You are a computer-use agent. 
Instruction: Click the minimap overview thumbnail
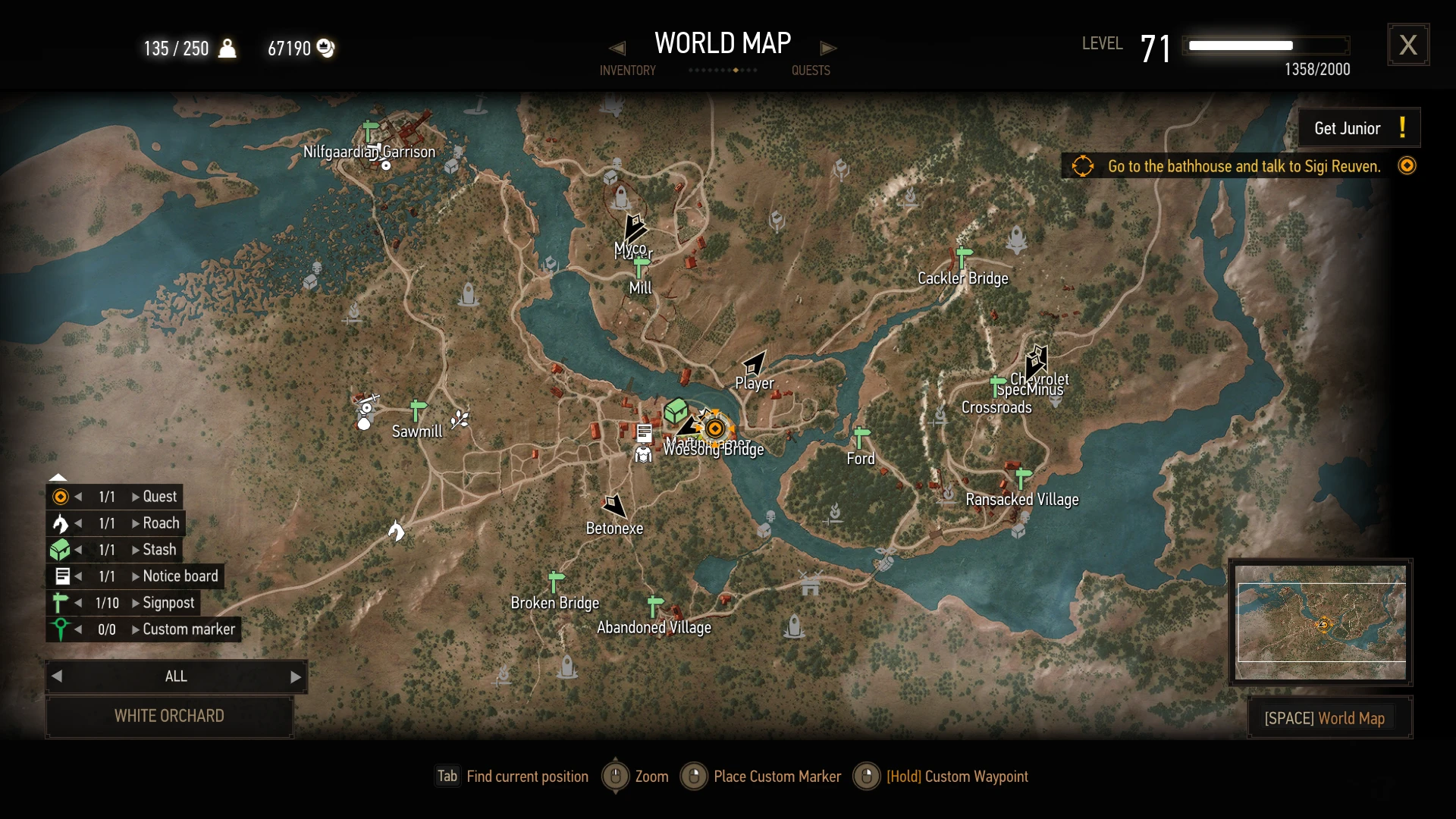click(1320, 622)
